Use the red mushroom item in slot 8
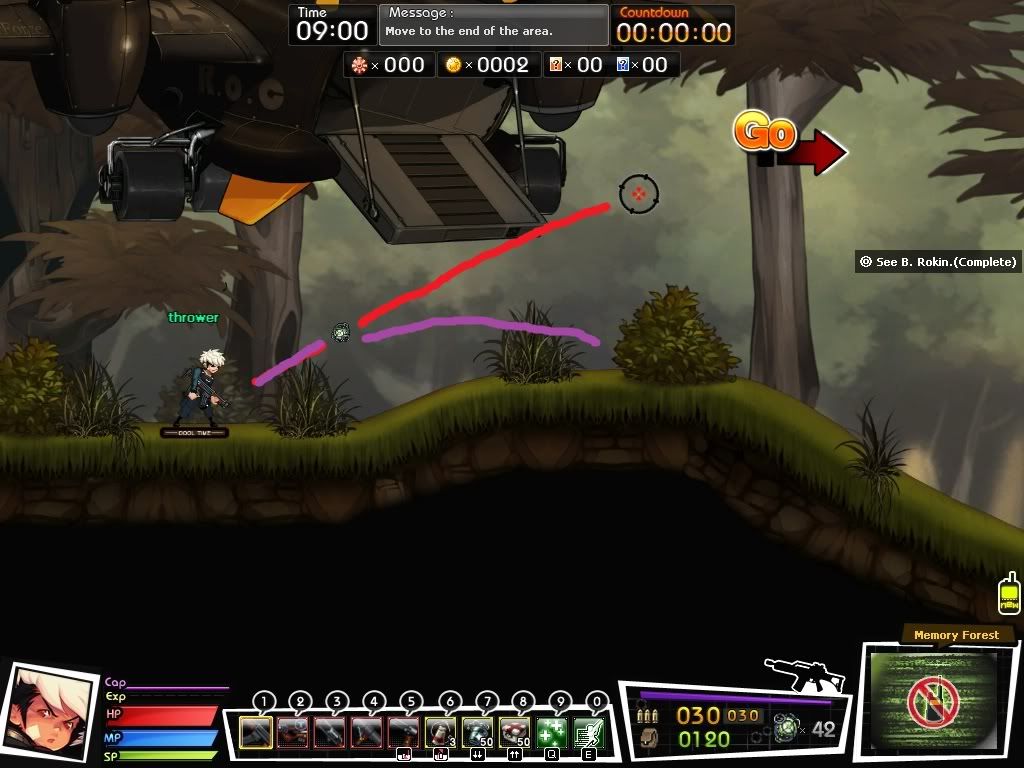The image size is (1024, 768). pos(515,733)
